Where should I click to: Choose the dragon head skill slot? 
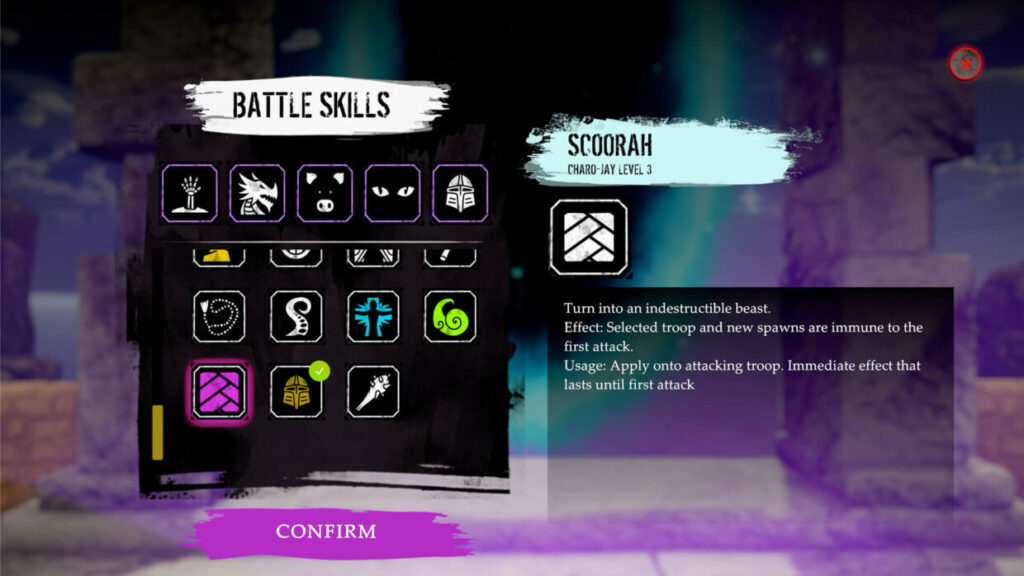coord(257,193)
